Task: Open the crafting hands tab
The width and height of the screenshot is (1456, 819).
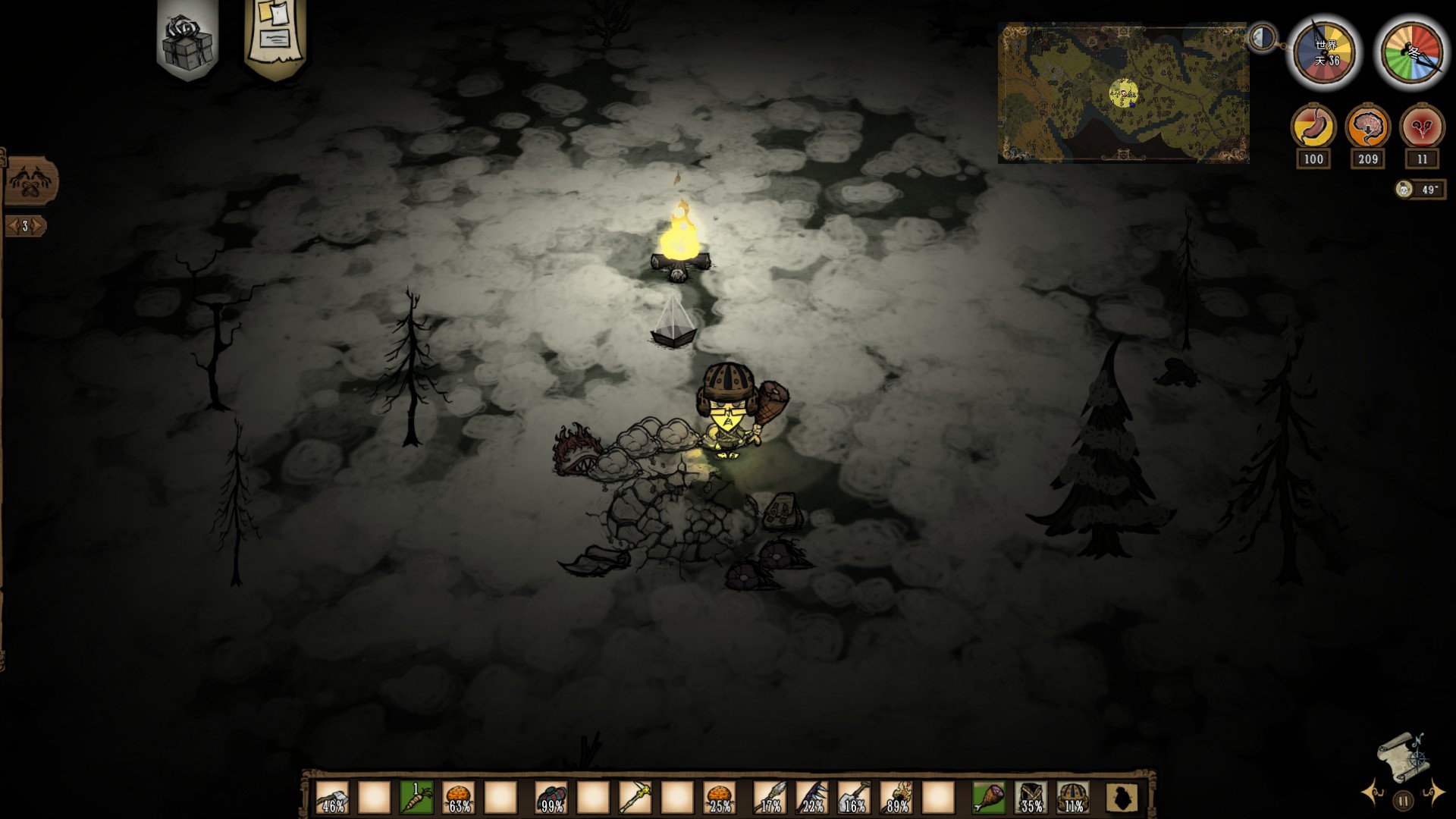Action: [x=30, y=182]
